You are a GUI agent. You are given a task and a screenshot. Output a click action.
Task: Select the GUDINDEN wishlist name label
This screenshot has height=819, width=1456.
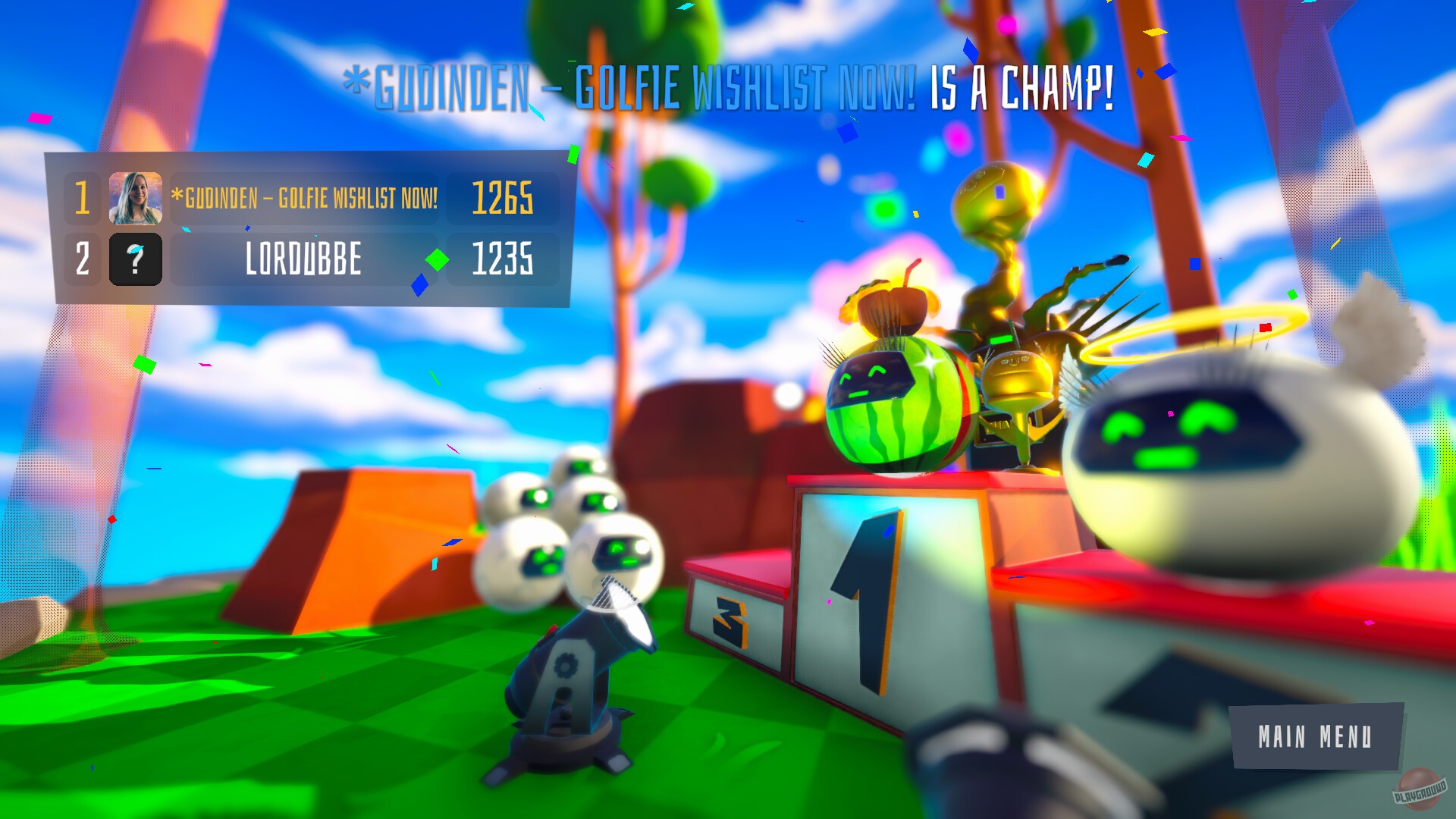point(306,199)
